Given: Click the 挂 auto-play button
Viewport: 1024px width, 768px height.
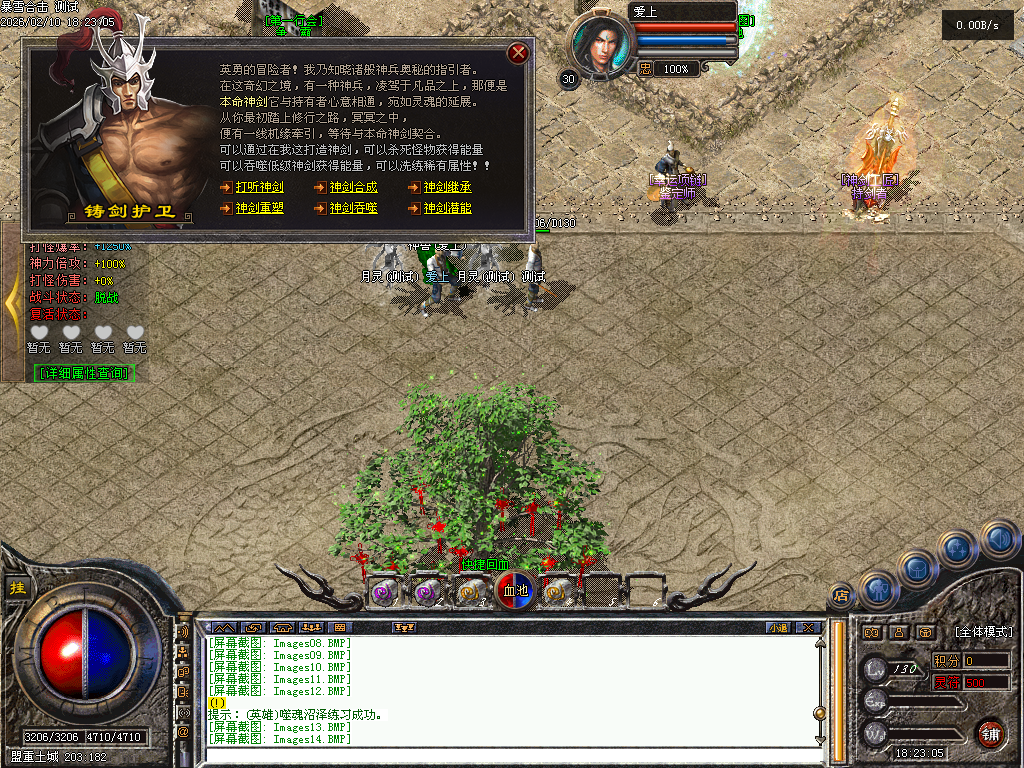Looking at the screenshot, I should (x=17, y=588).
